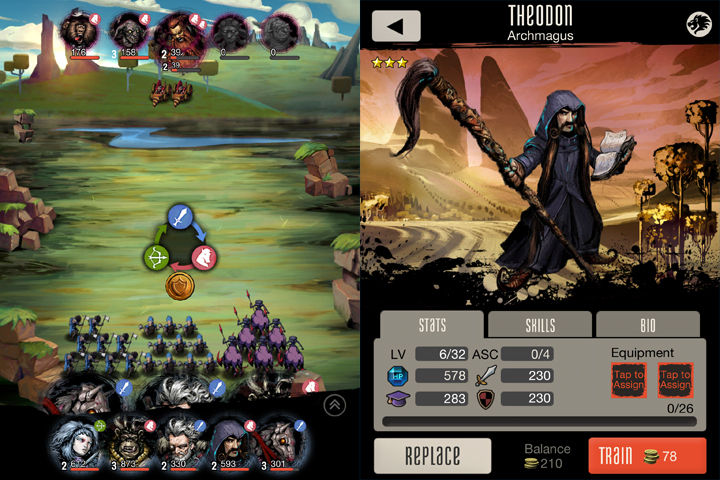Screen dimensions: 720x480
Task: Train Theodon for 78 gold
Action: (645, 456)
